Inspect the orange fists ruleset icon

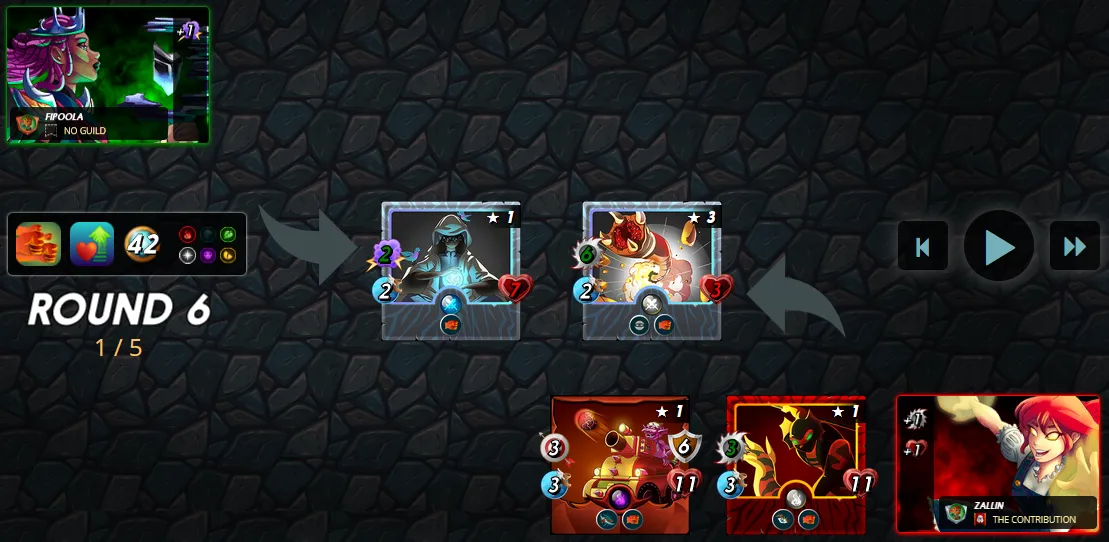[x=39, y=244]
